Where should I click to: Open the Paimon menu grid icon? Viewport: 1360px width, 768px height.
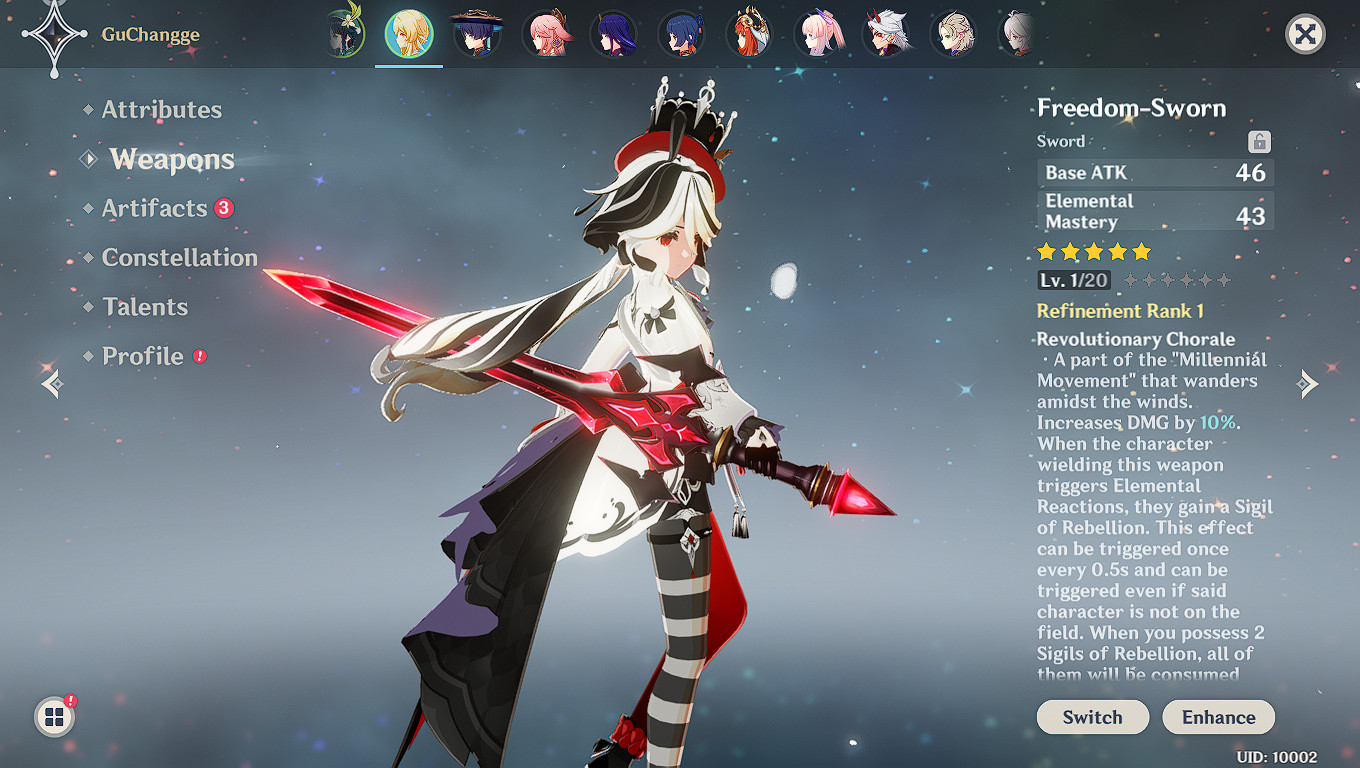coord(55,715)
